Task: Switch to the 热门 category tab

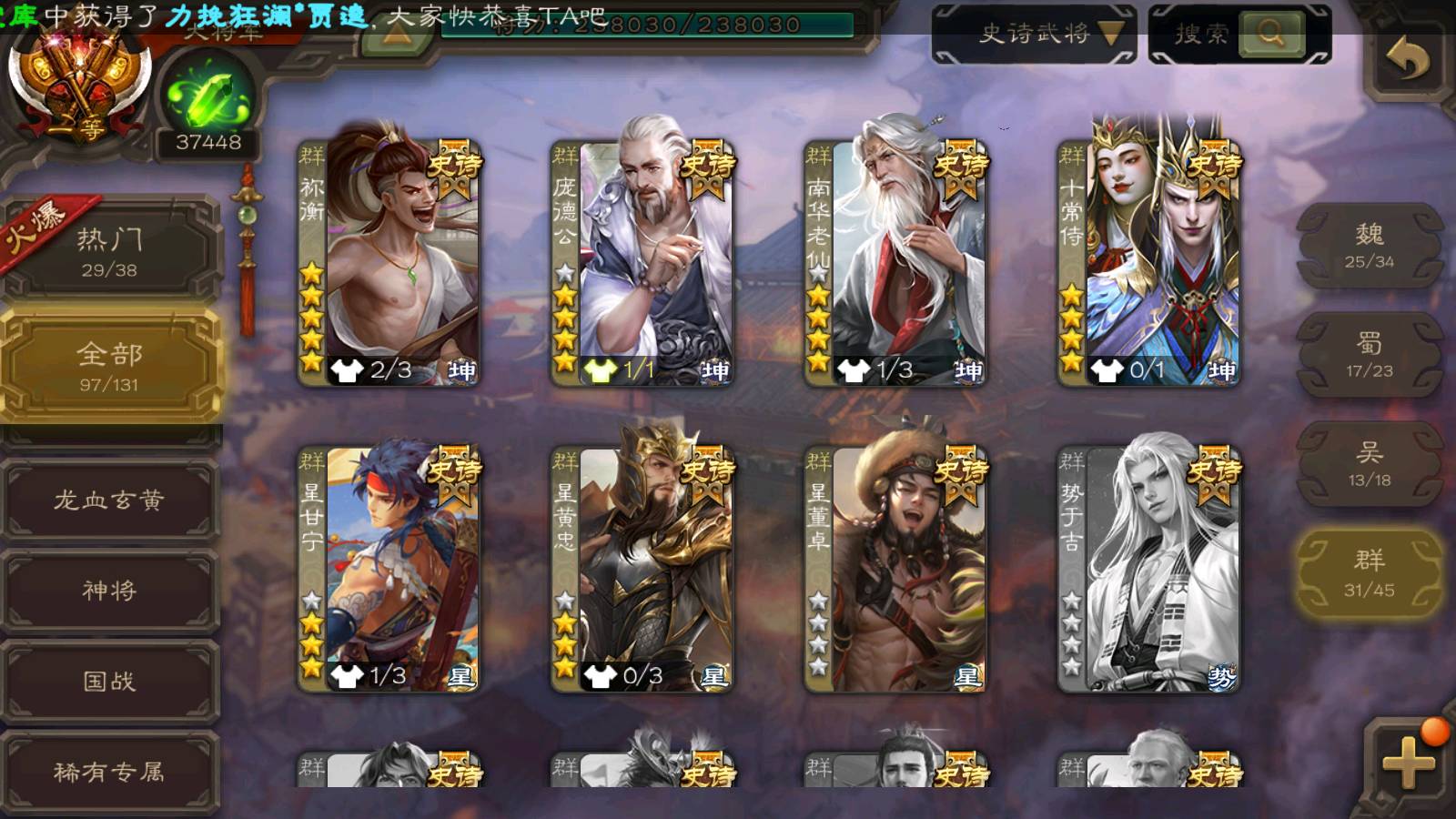Action: point(109,250)
